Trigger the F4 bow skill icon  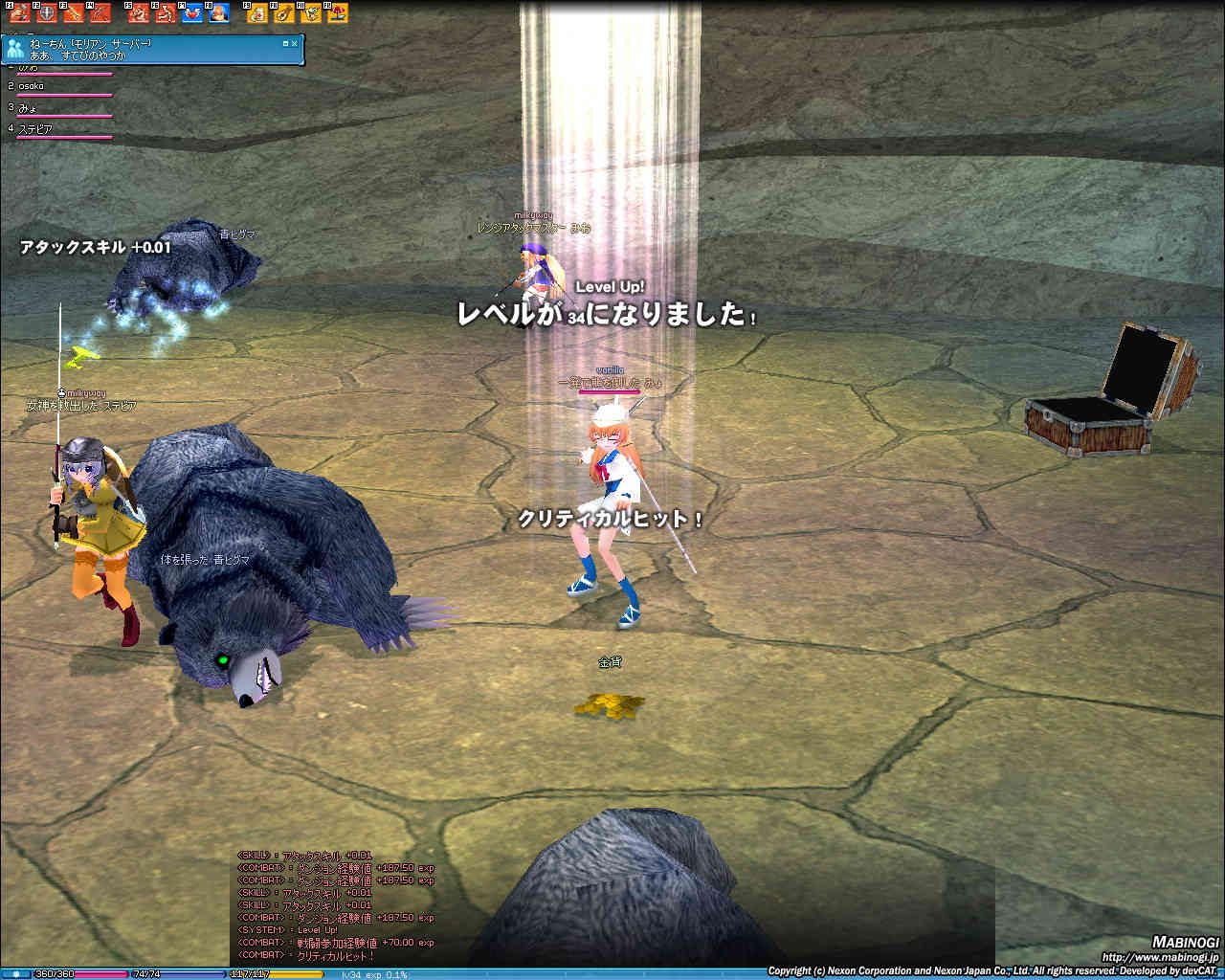tap(100, 13)
